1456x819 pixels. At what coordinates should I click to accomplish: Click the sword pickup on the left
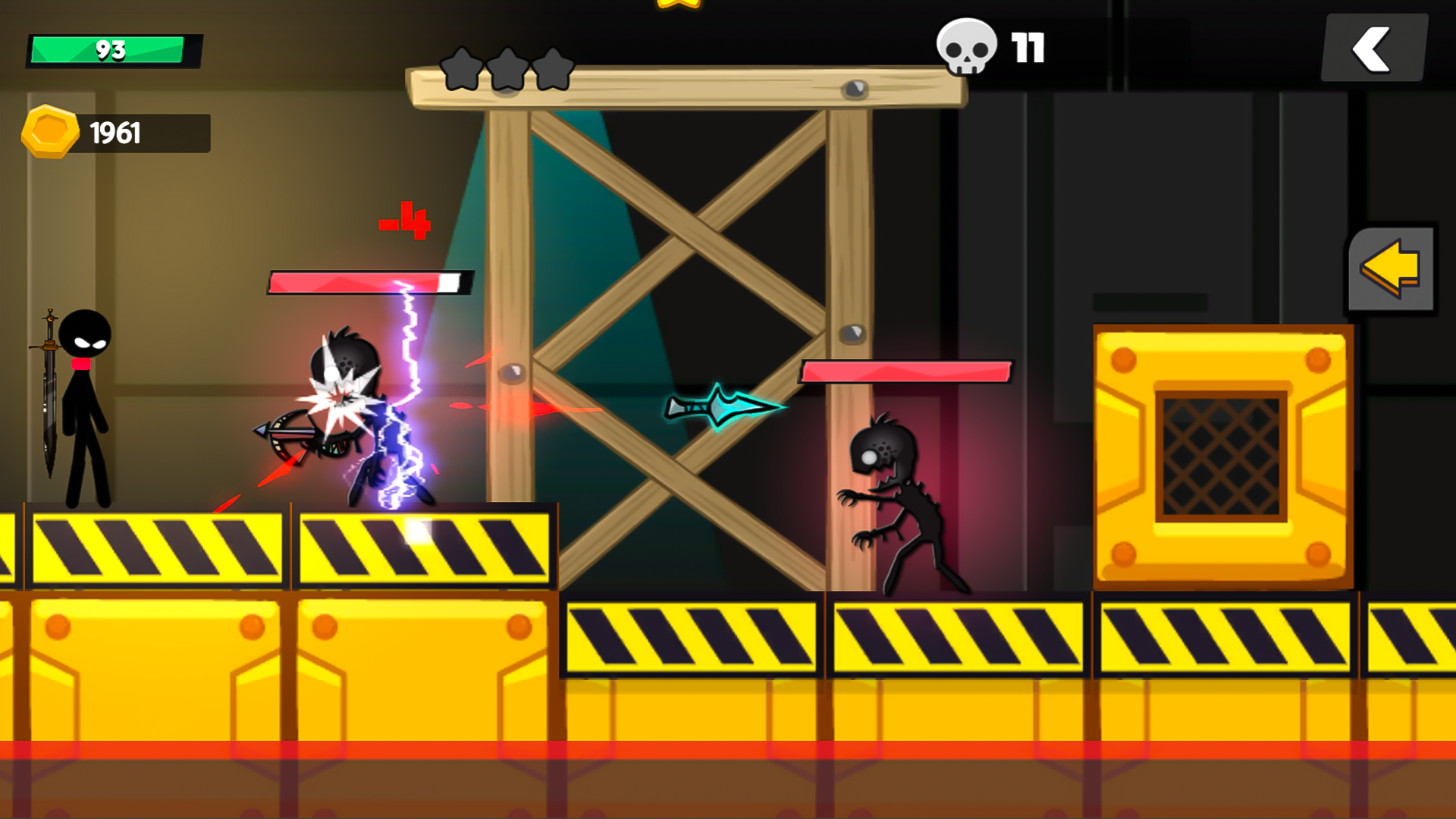(x=49, y=394)
